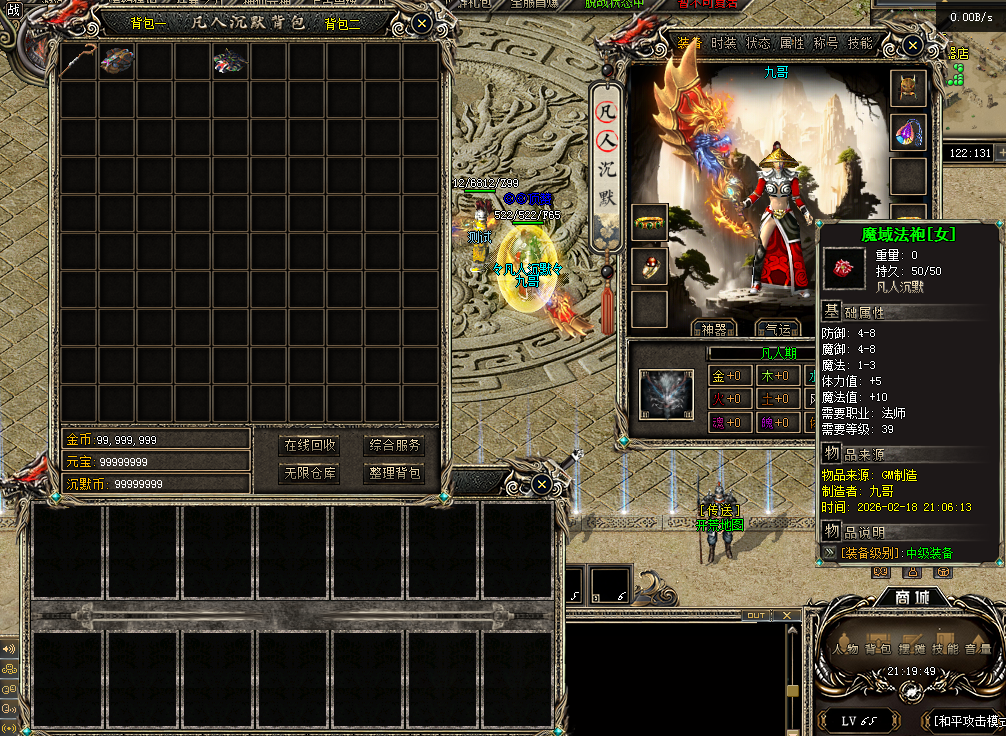The image size is (1006, 736).
Task: Open the 商城 shop
Action: (x=910, y=598)
